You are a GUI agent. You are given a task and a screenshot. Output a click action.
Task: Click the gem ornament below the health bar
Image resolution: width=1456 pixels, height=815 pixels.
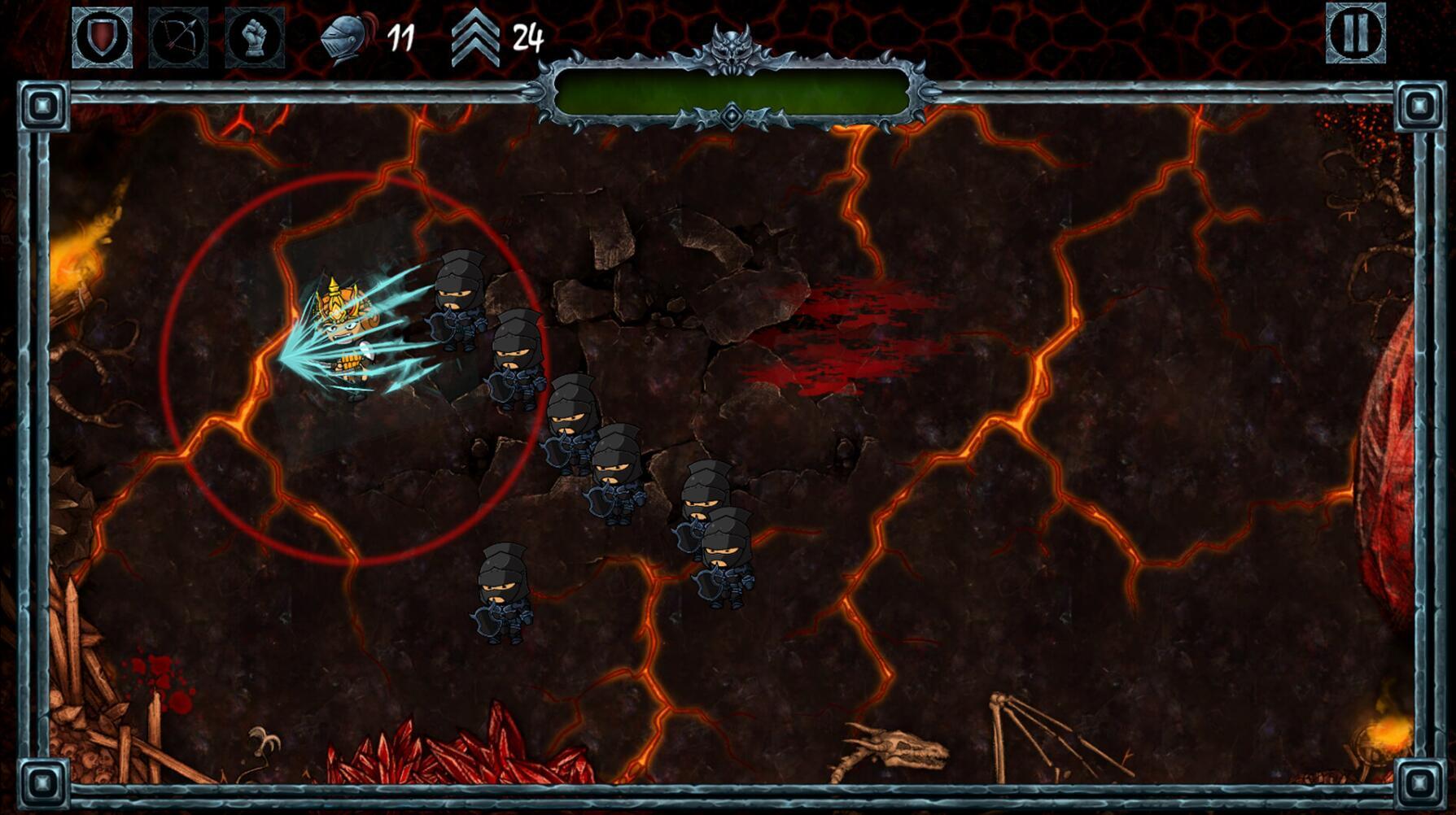pyautogui.click(x=730, y=115)
